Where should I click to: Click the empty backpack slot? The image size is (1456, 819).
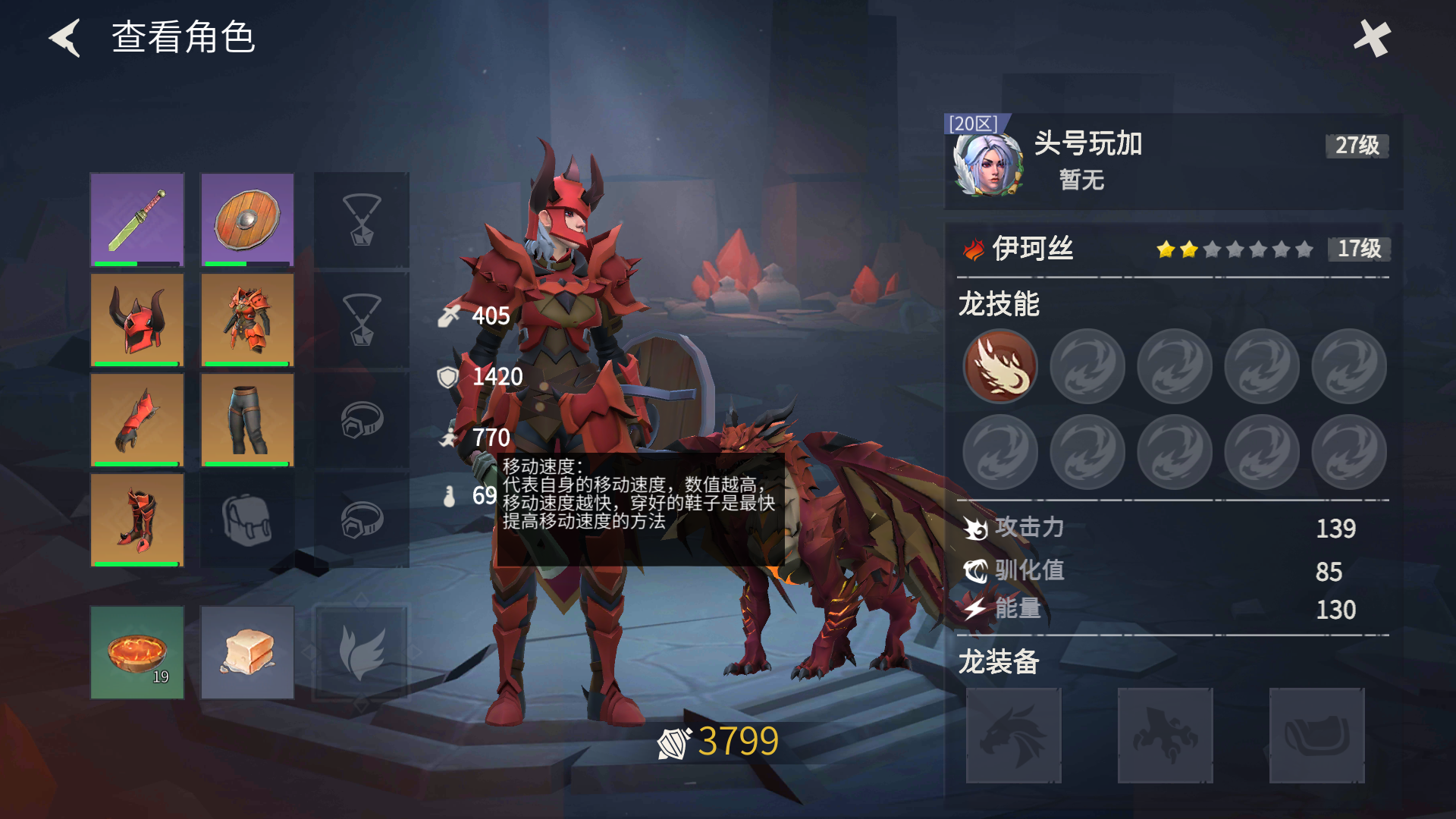coord(246,519)
